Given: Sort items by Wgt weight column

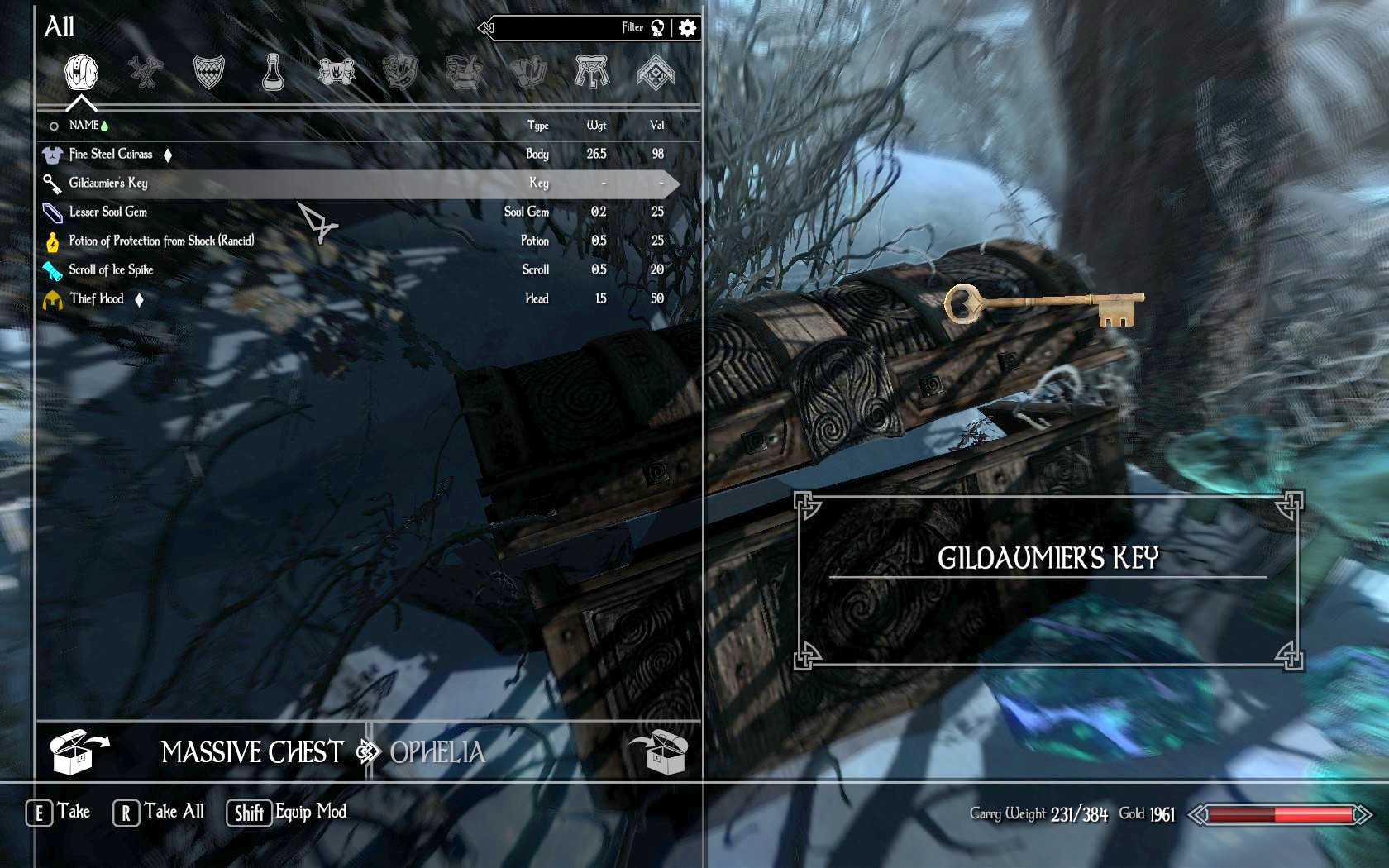Looking at the screenshot, I should coord(596,125).
